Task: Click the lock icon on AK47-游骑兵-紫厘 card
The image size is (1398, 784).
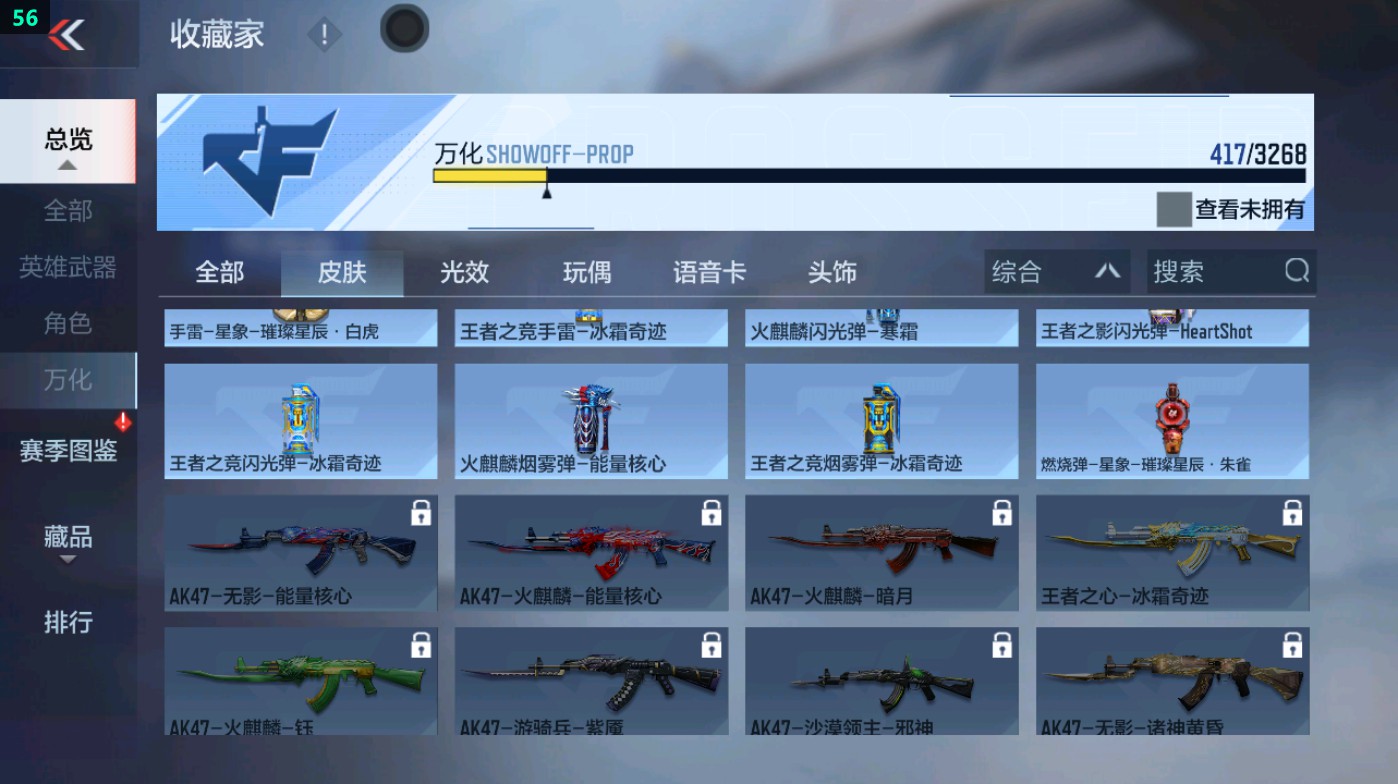Action: point(712,645)
